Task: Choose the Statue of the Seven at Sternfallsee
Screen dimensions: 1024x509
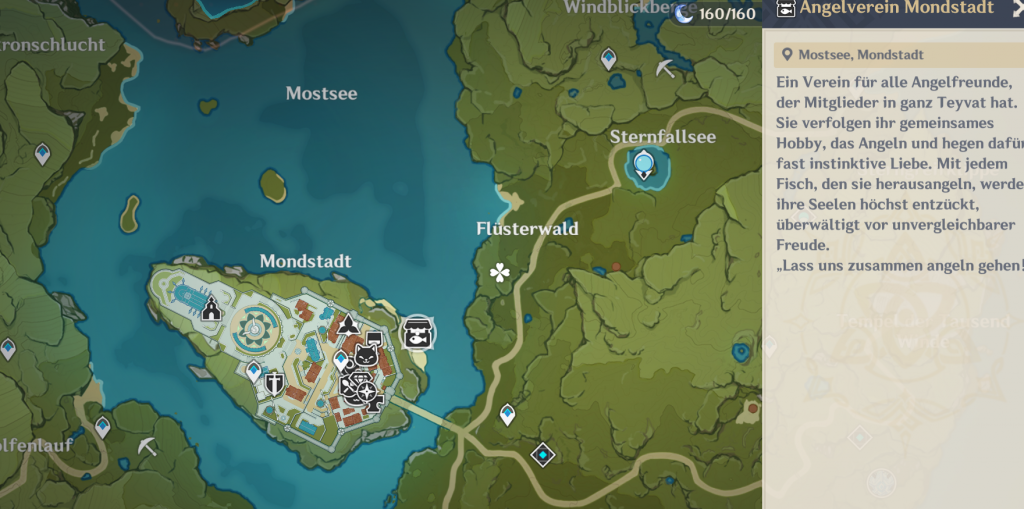Action: 643,163
